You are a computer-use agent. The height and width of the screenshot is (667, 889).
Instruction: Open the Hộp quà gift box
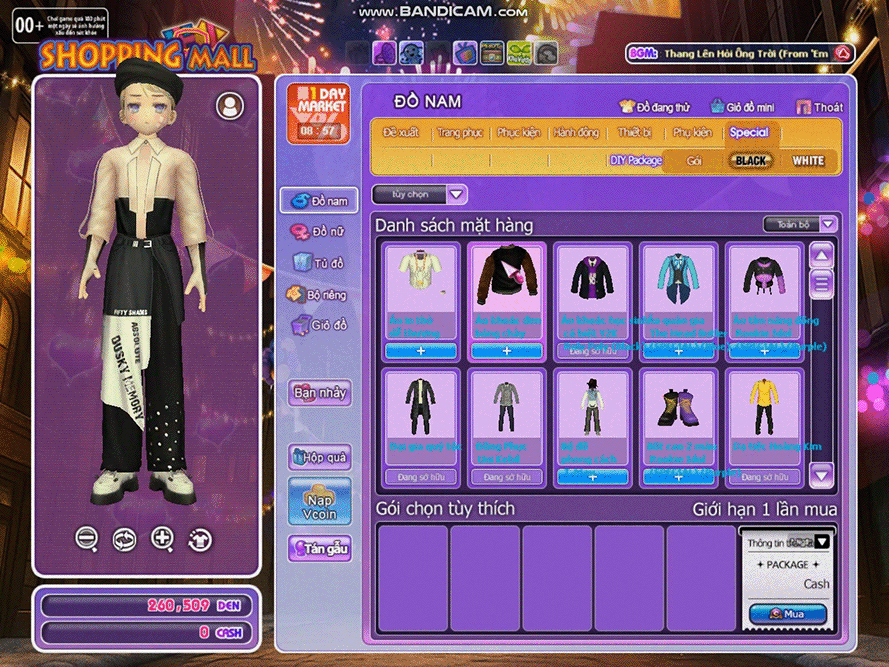(x=320, y=457)
